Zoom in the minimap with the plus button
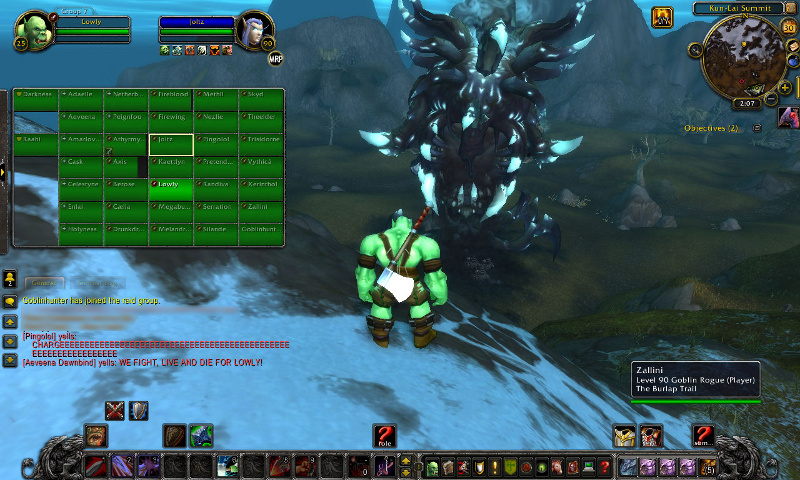Screen dimensions: 800x480 (784, 87)
